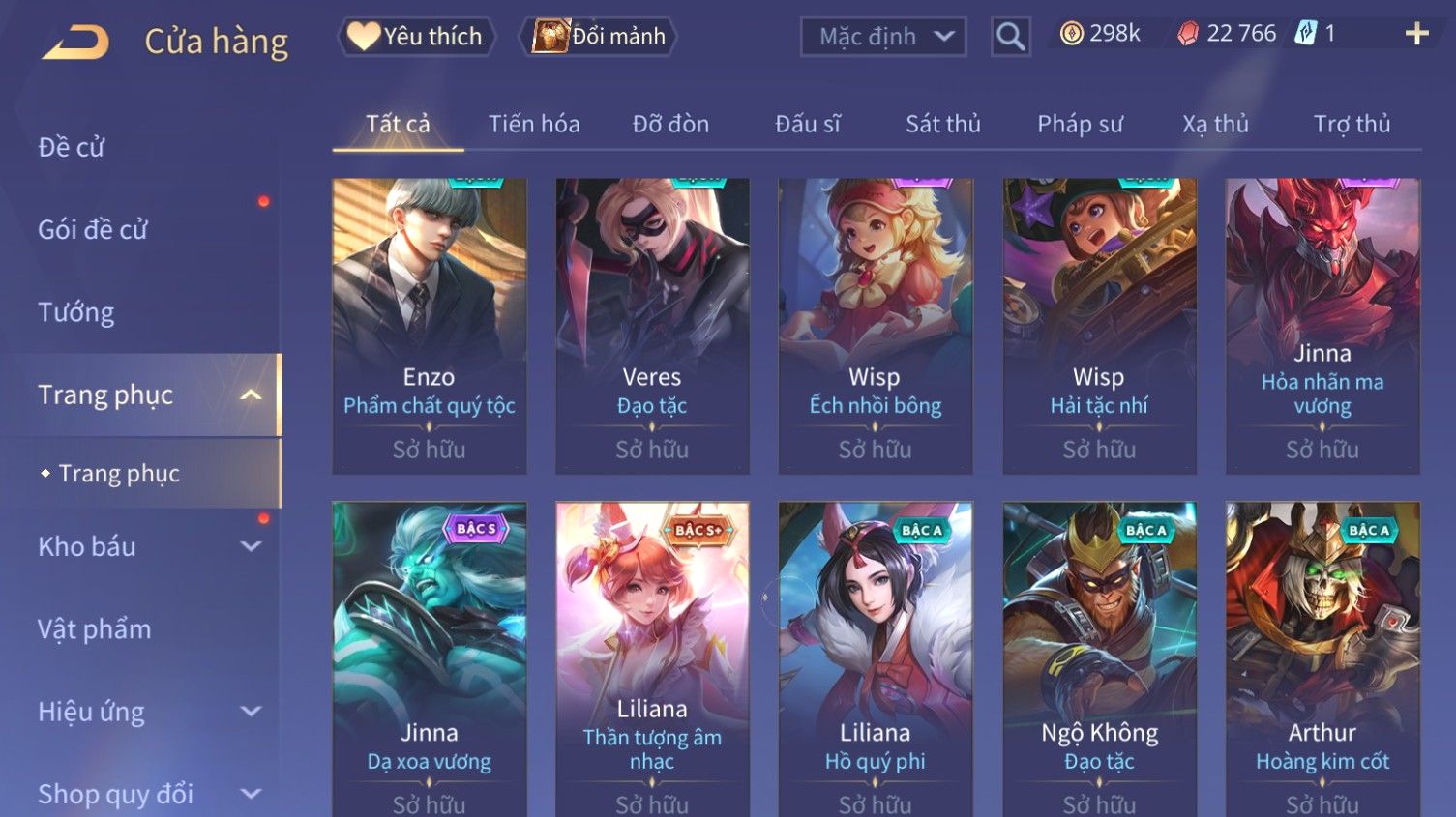The image size is (1456, 817).
Task: Open the Yêu thích favorites list
Action: (x=416, y=37)
